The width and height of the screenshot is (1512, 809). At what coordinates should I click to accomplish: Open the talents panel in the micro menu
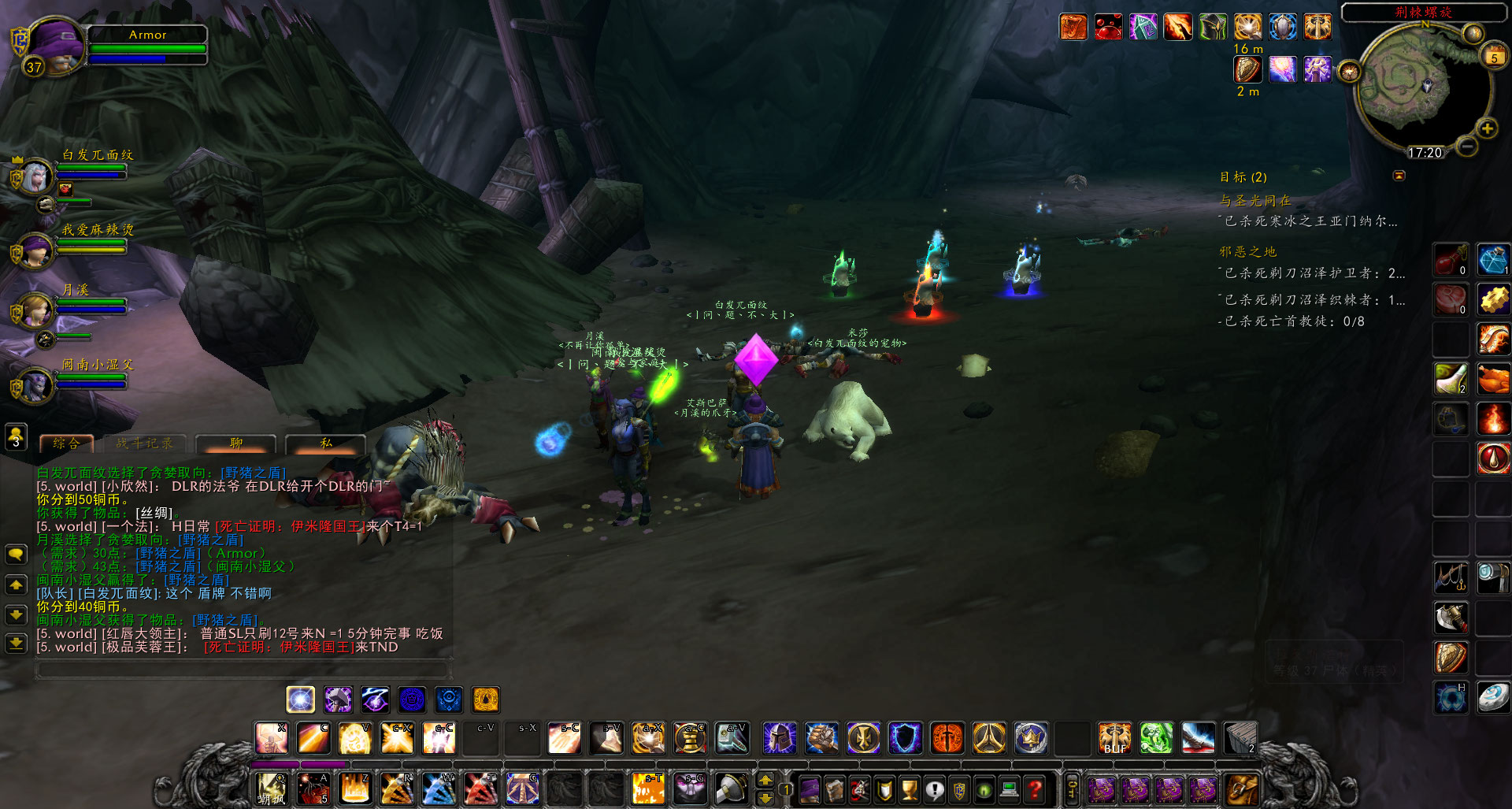pos(860,791)
